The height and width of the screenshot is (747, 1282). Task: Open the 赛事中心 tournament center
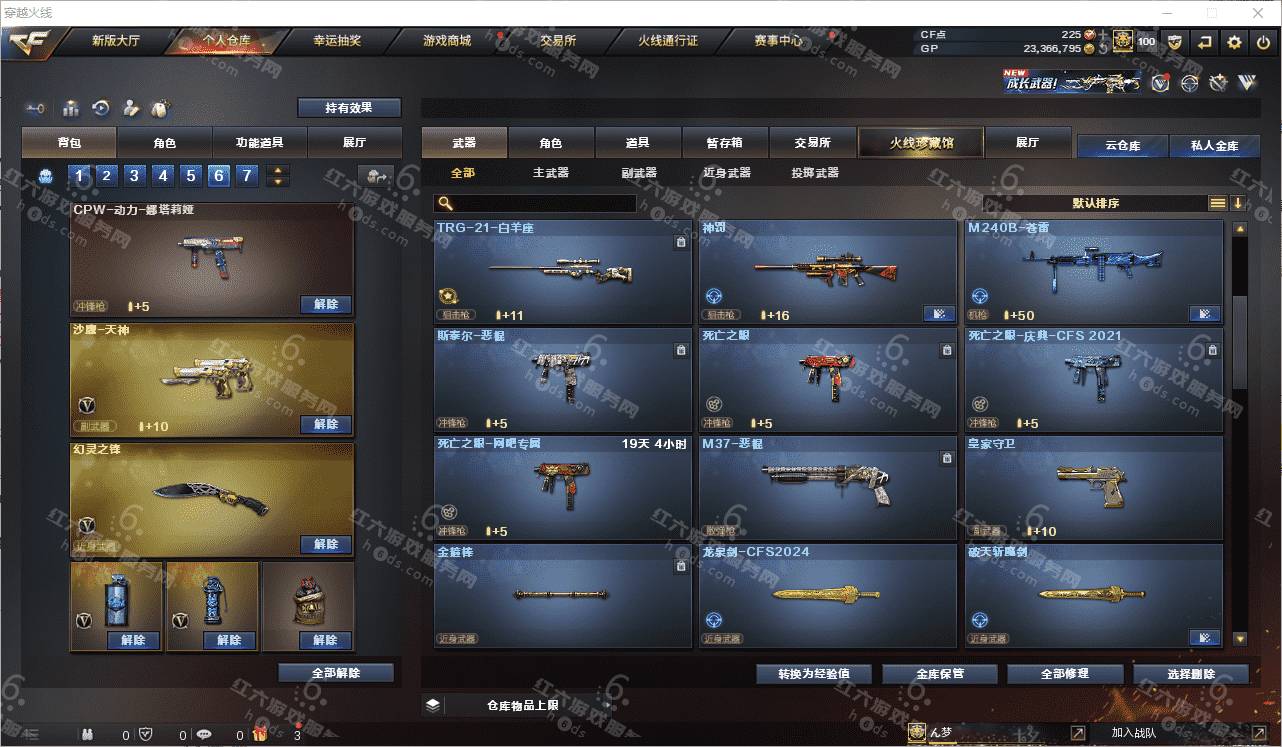coord(778,41)
